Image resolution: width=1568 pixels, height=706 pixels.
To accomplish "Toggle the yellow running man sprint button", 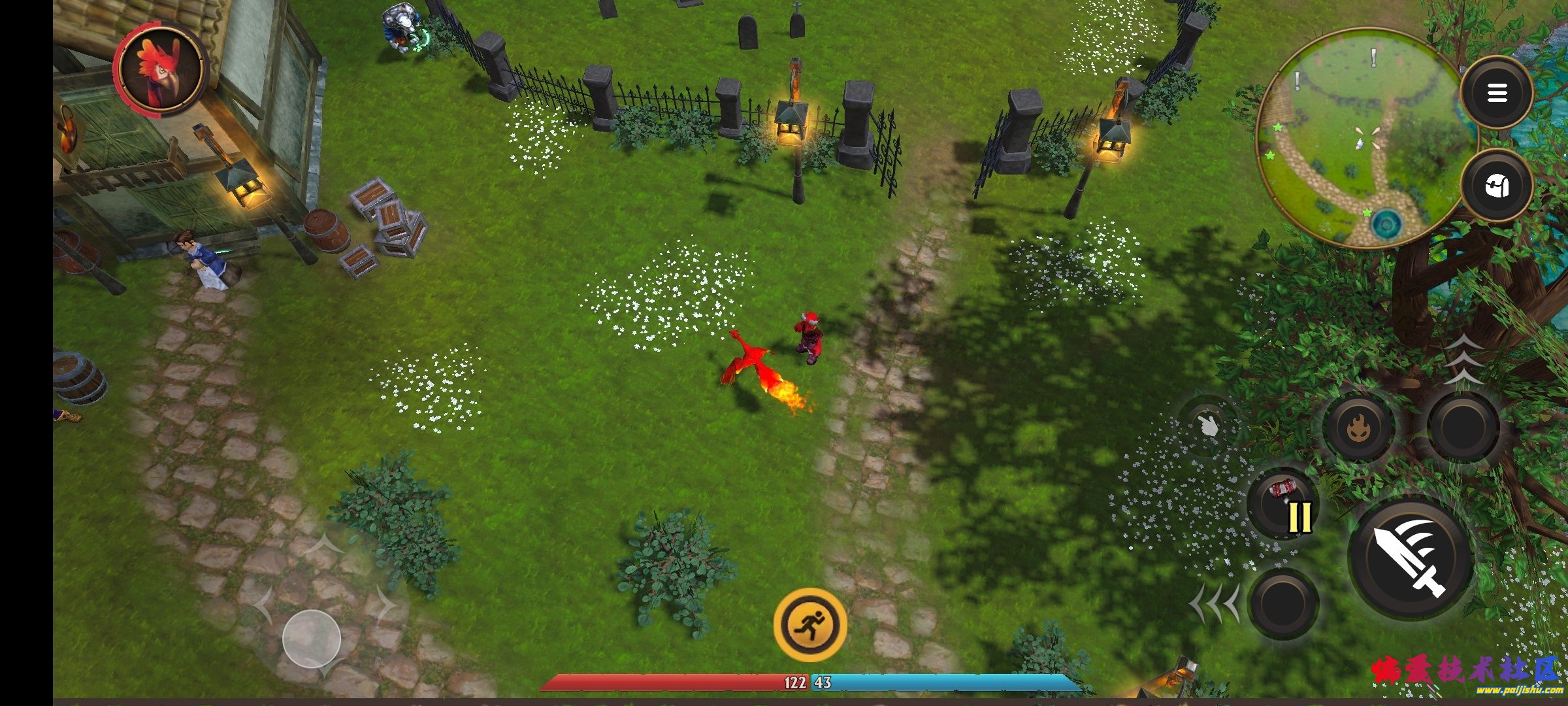I will click(x=810, y=624).
